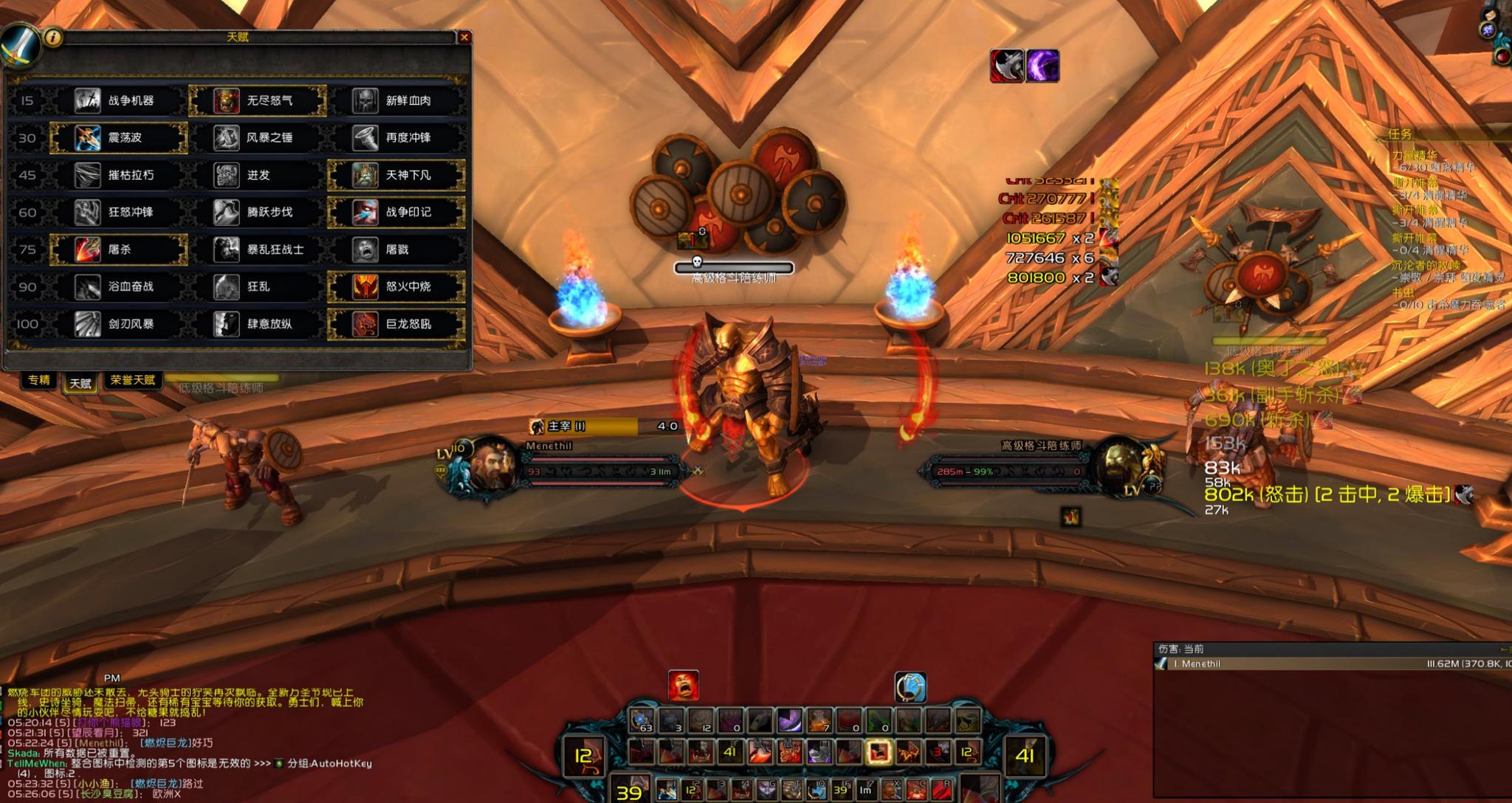This screenshot has width=1512, height=803.
Task: Select the 剑刃风暴 talent
Action: tap(119, 324)
